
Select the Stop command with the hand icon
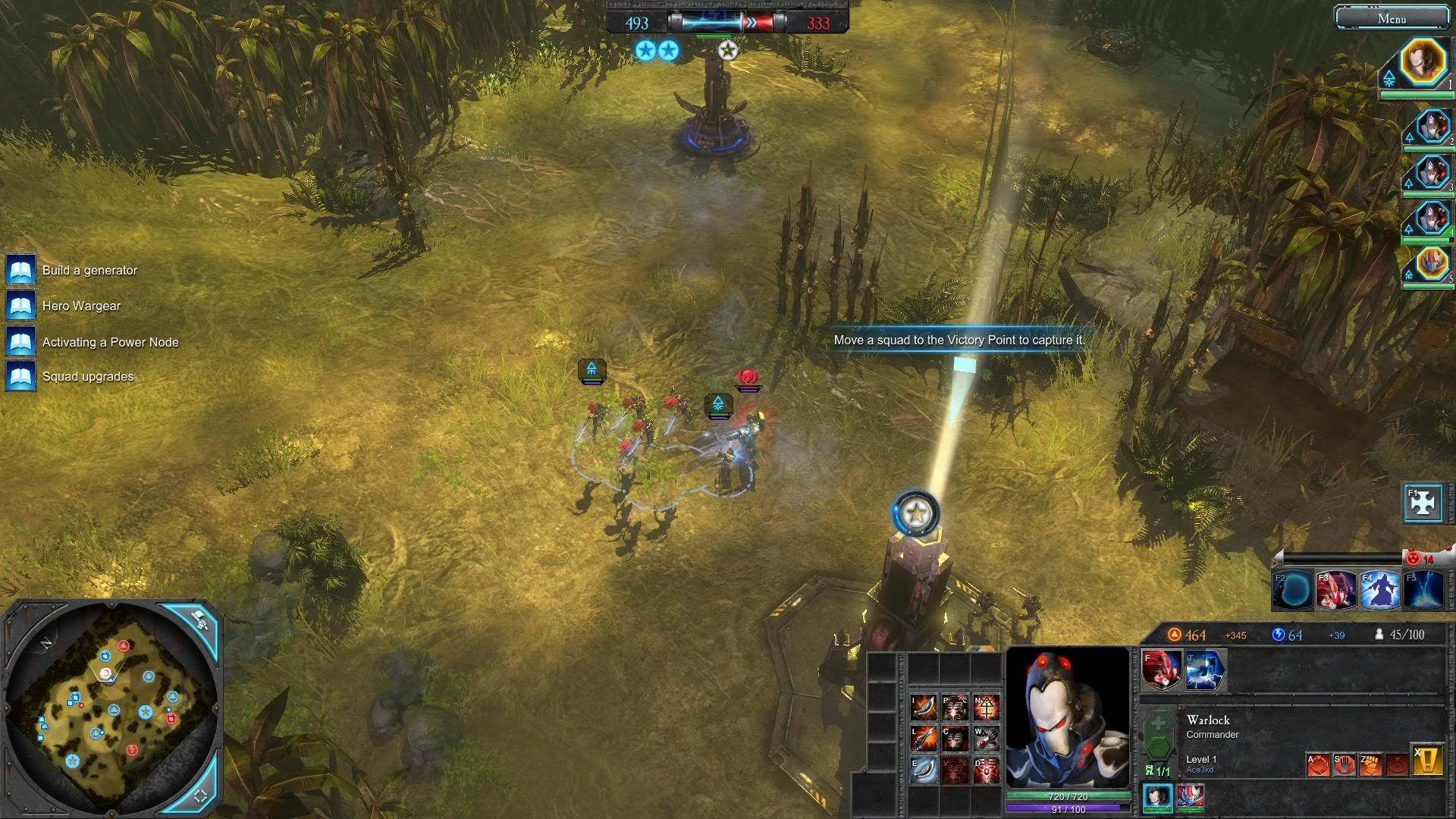coord(1345,764)
